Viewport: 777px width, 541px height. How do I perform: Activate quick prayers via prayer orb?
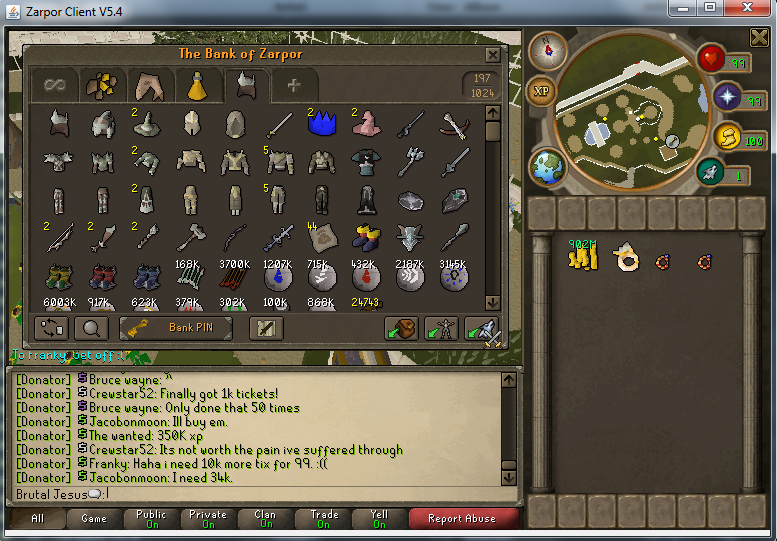(727, 97)
